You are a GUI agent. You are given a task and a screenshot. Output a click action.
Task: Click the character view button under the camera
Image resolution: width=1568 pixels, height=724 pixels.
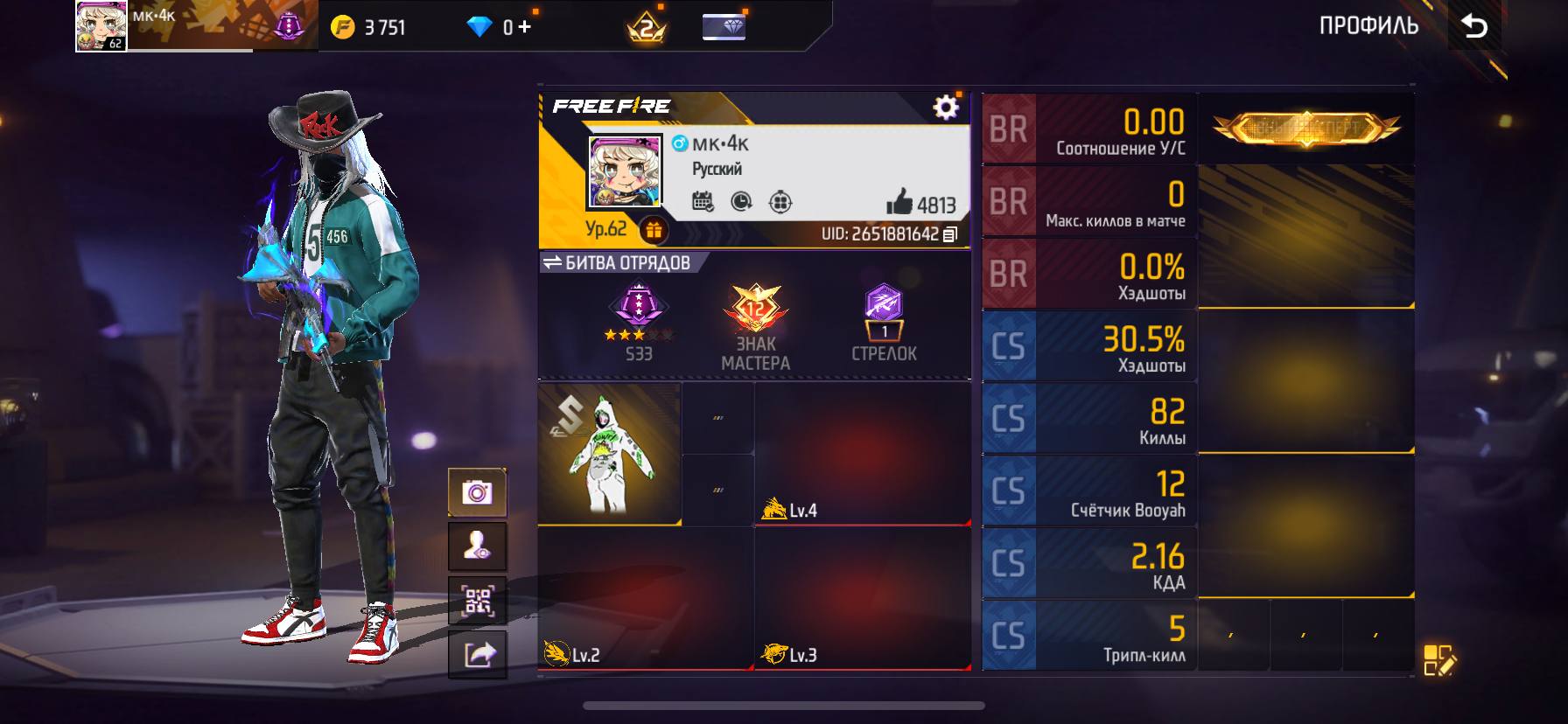(x=477, y=546)
